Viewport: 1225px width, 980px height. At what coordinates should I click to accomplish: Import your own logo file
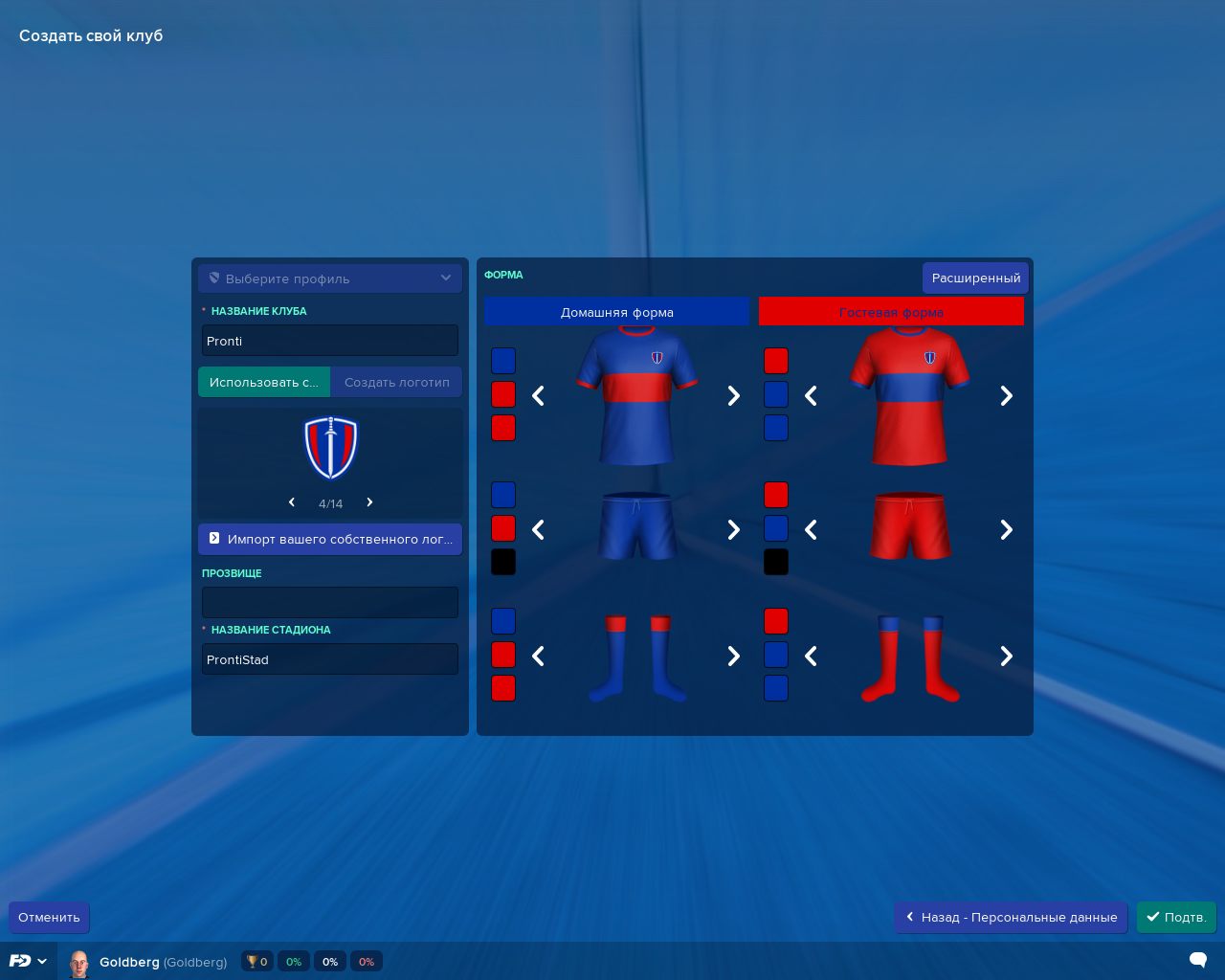329,539
